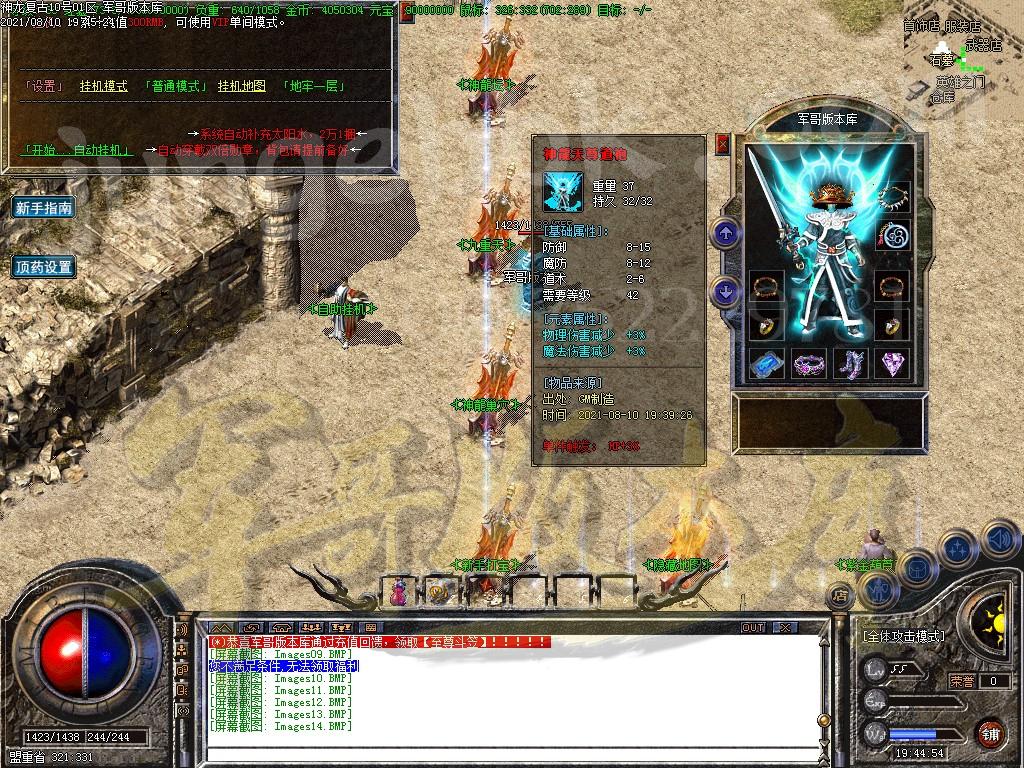Go to next character panel page (down arrow)

(726, 292)
